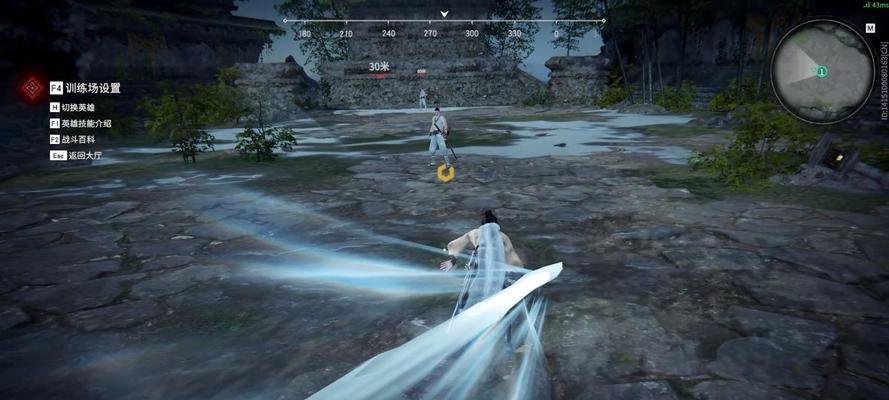This screenshot has height=400, width=889.
Task: Choose 切换英雄 to switch hero
Action: pos(82,107)
